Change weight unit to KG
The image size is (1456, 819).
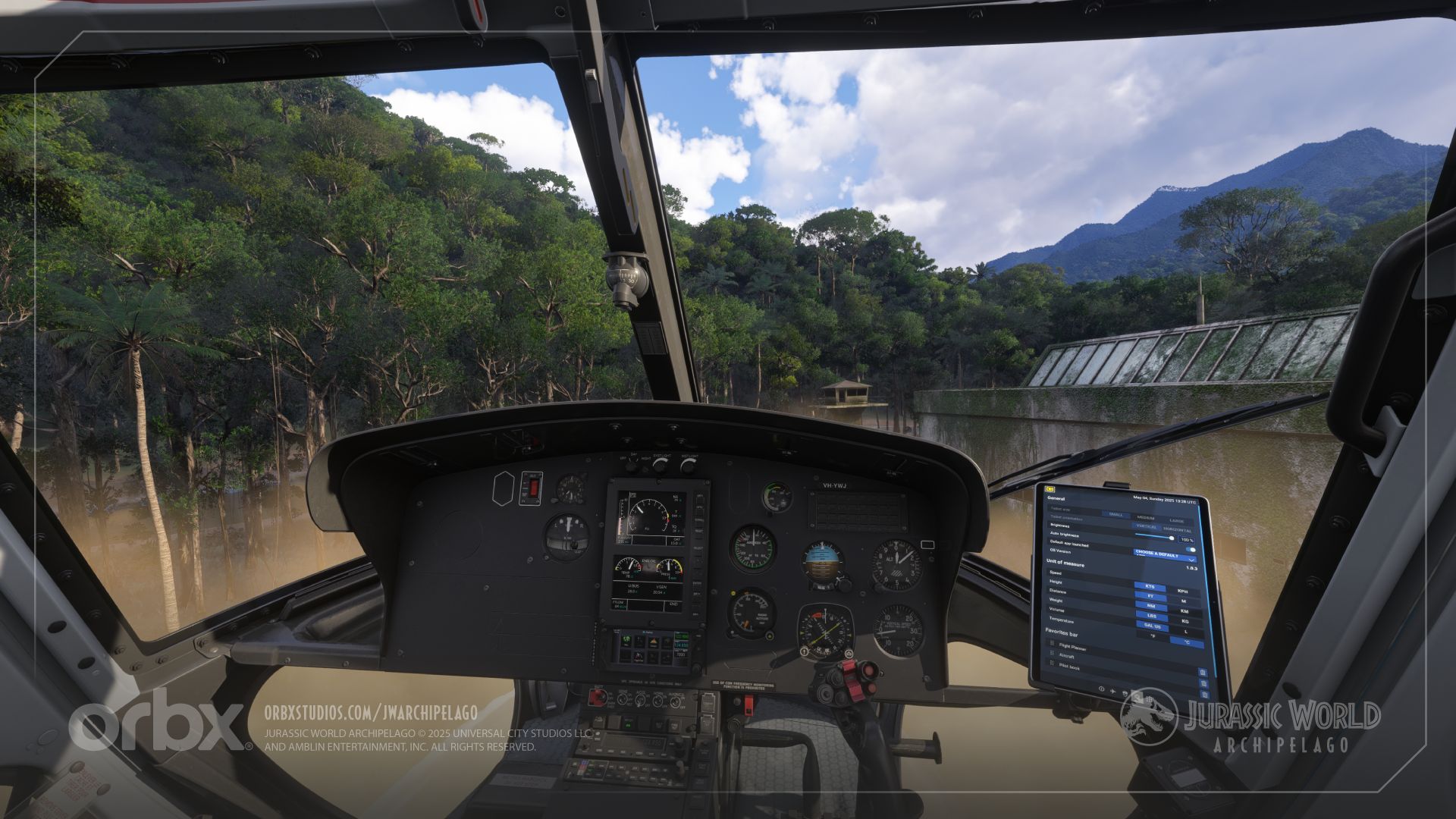click(x=1185, y=620)
